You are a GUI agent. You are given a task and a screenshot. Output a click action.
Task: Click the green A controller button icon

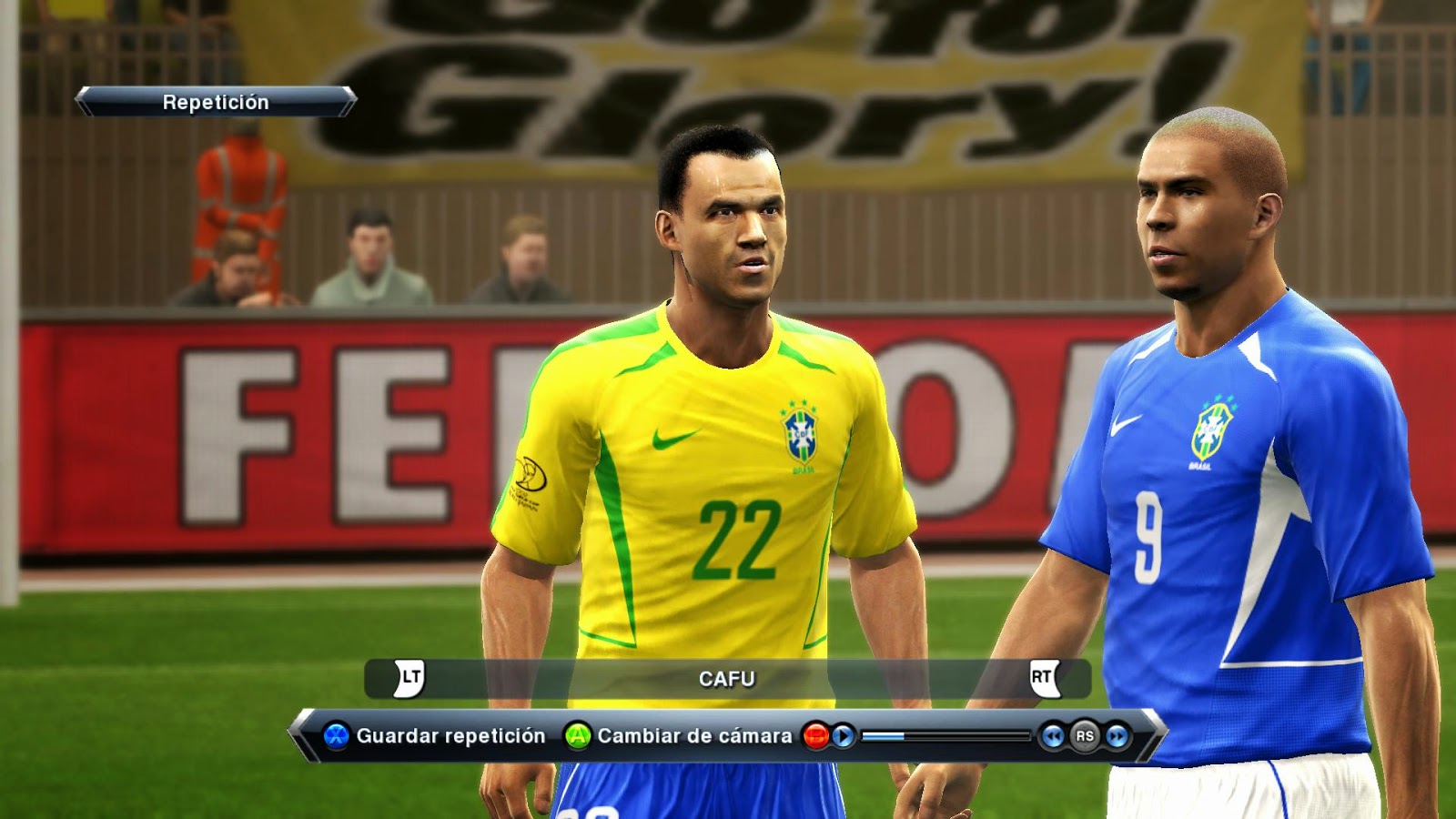(575, 735)
